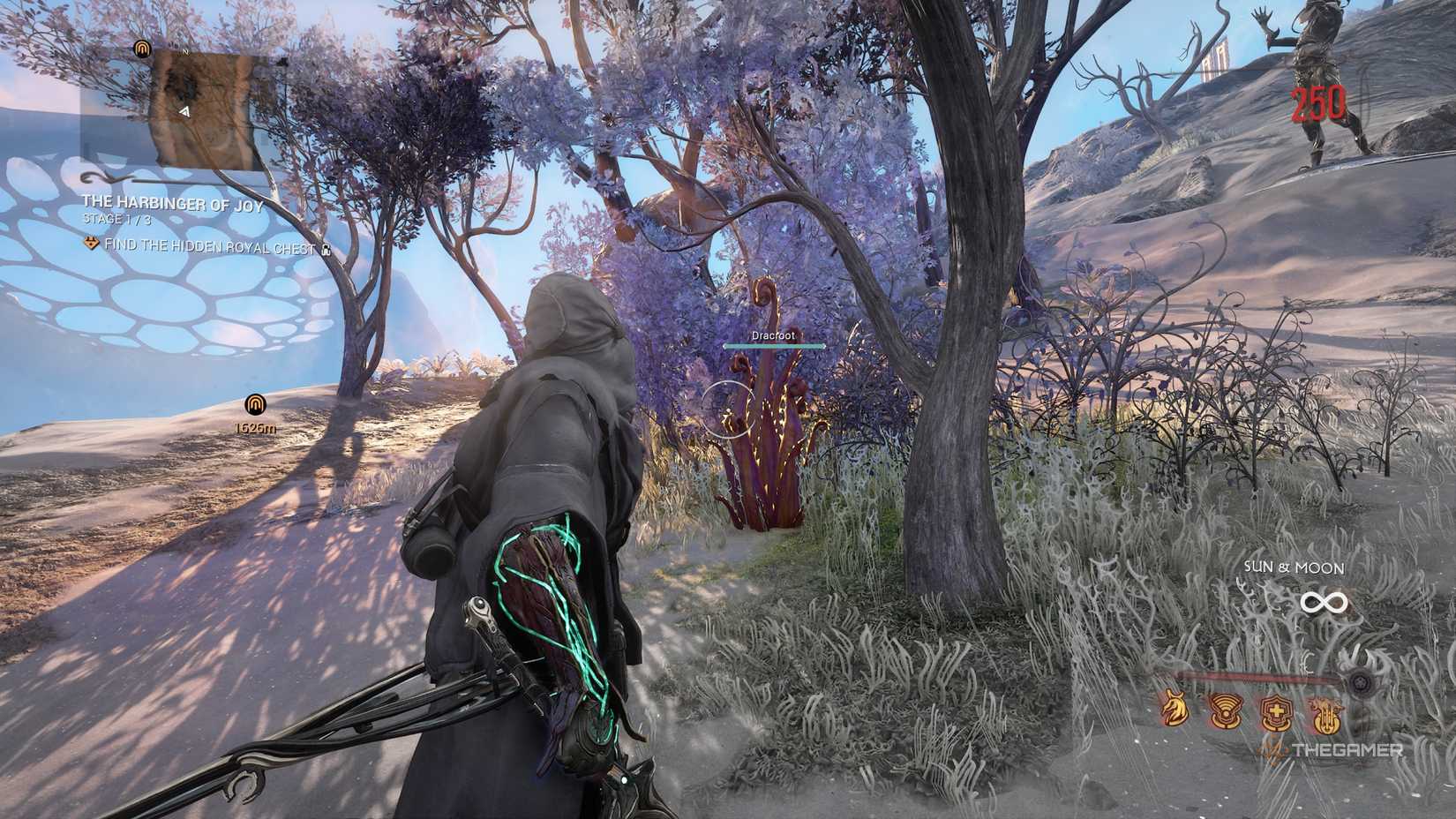The width and height of the screenshot is (1456, 819).
Task: Click the Find The Hidden Royal Chest objective
Action: [x=208, y=245]
